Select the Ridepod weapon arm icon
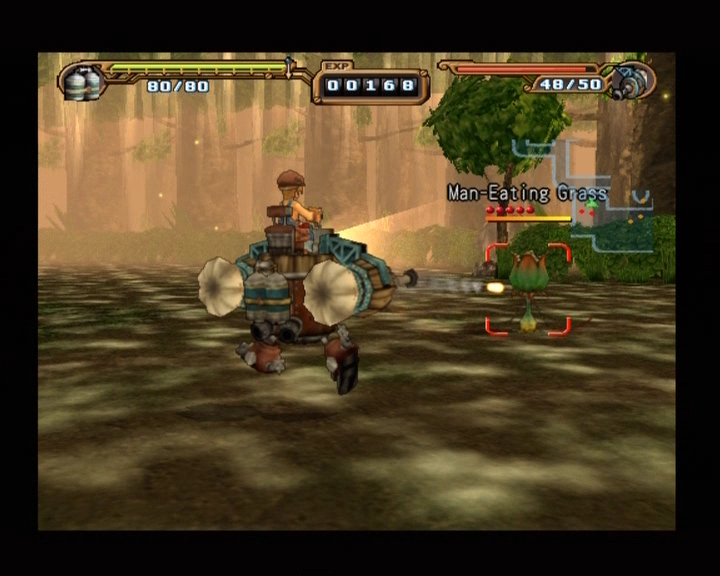Image resolution: width=720 pixels, height=576 pixels. coord(631,81)
